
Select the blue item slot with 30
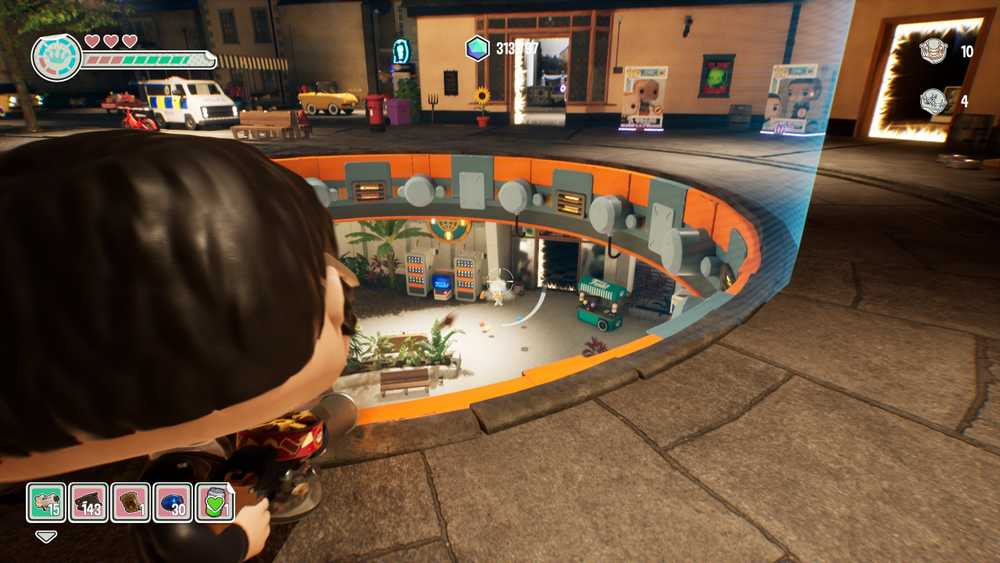point(172,502)
